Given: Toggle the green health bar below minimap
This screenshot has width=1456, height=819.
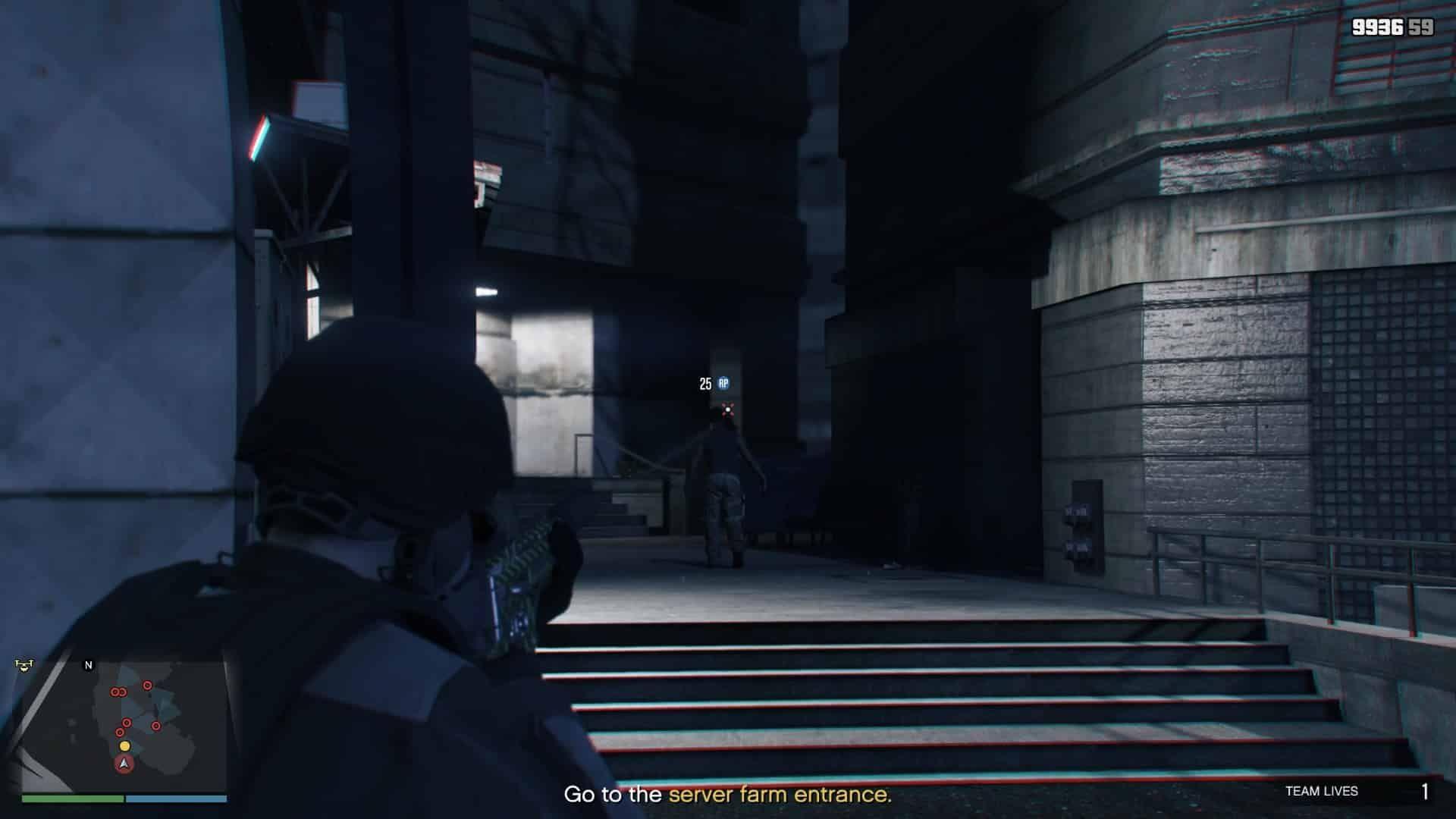Looking at the screenshot, I should [73, 798].
